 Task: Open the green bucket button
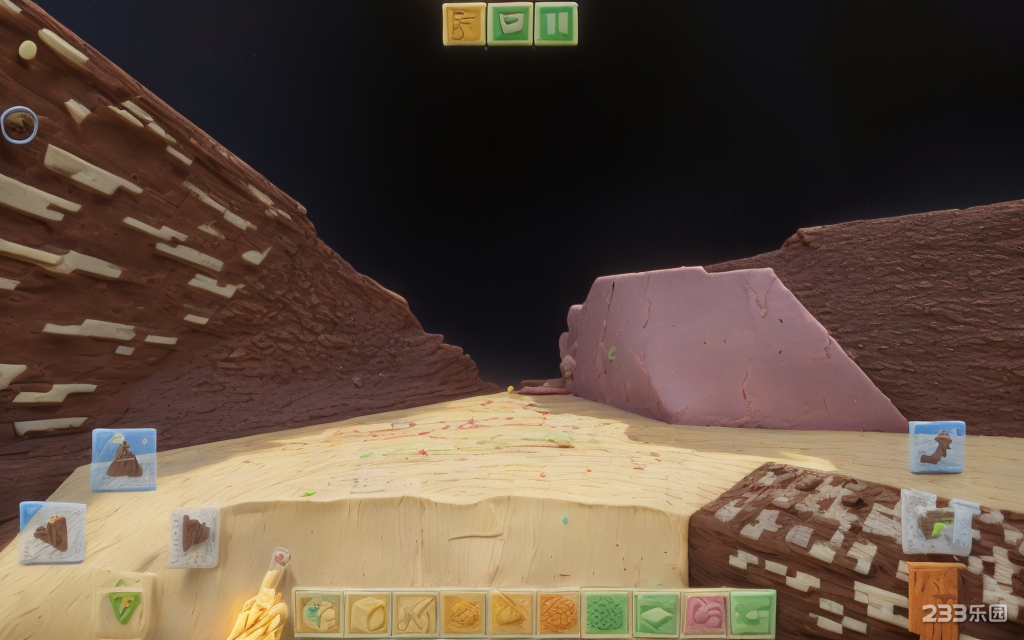coord(510,24)
